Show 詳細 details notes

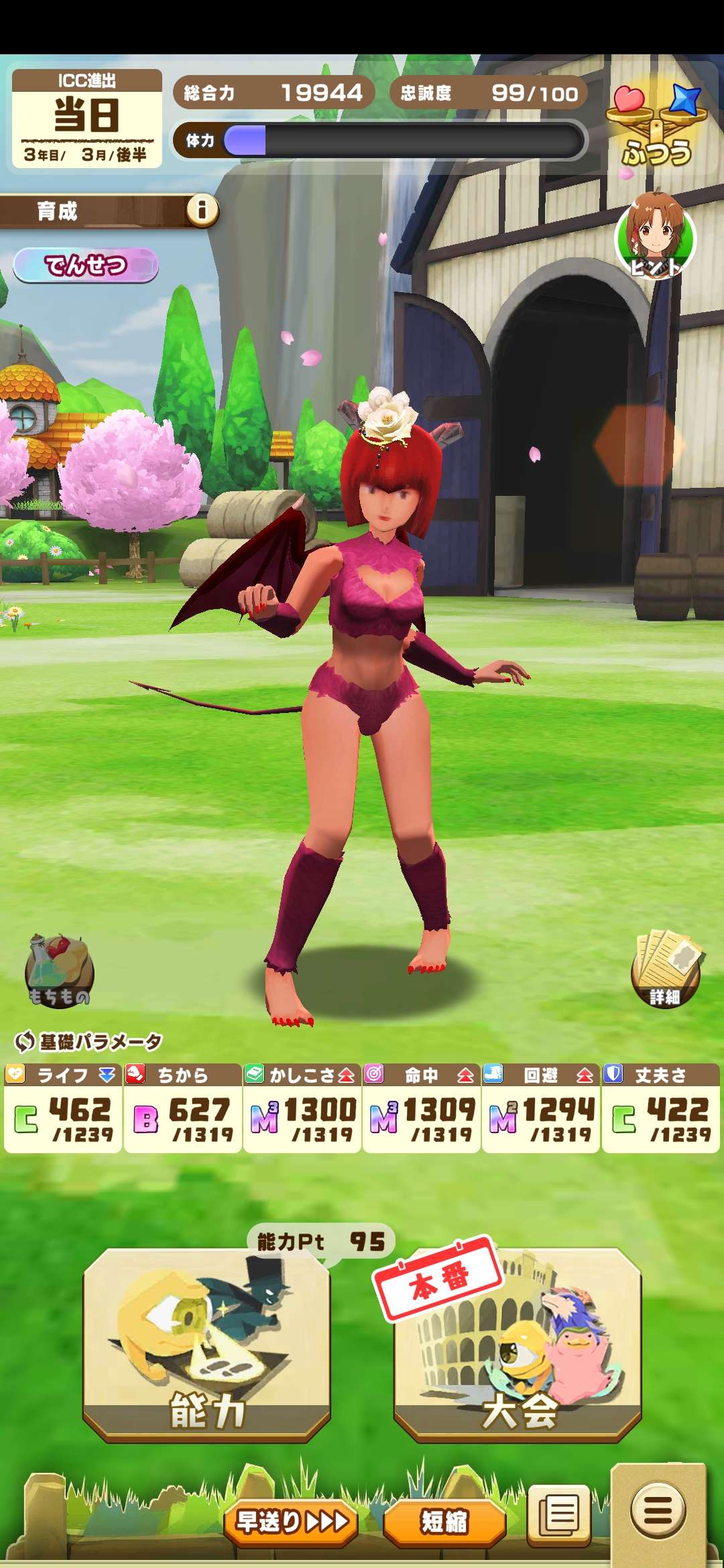coord(665,968)
